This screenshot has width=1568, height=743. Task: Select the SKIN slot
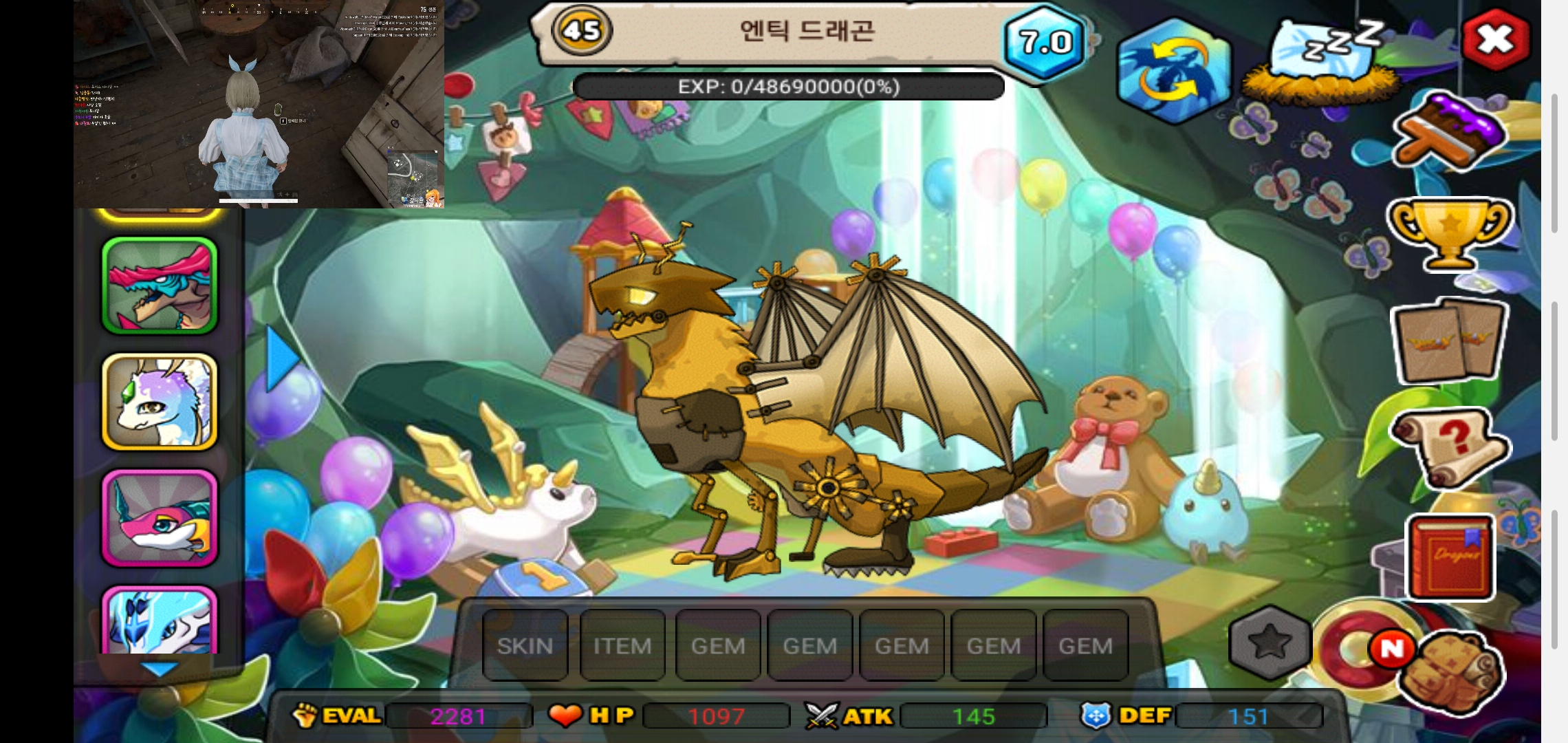point(525,646)
